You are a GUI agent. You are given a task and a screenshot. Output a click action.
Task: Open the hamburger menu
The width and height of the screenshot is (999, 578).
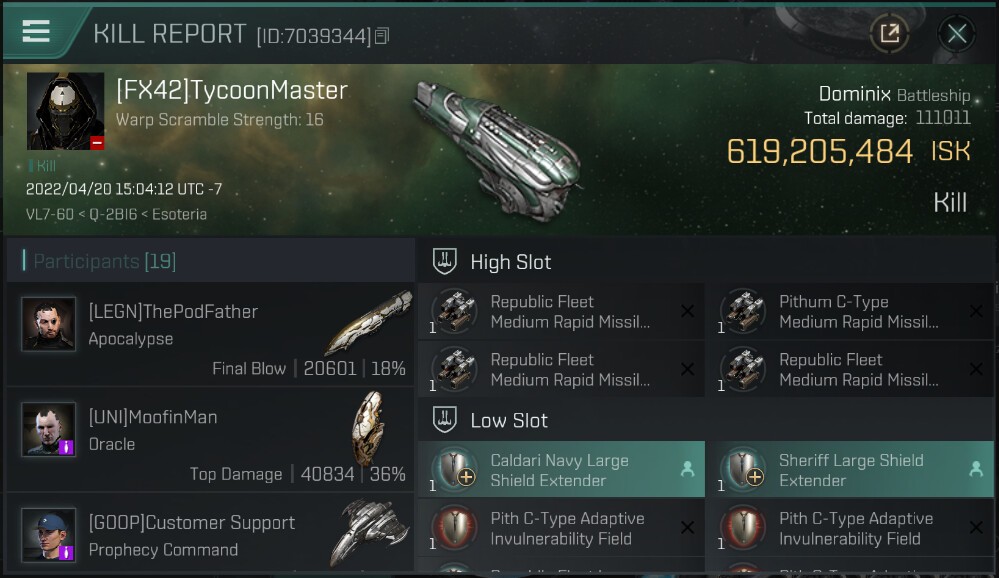click(36, 31)
